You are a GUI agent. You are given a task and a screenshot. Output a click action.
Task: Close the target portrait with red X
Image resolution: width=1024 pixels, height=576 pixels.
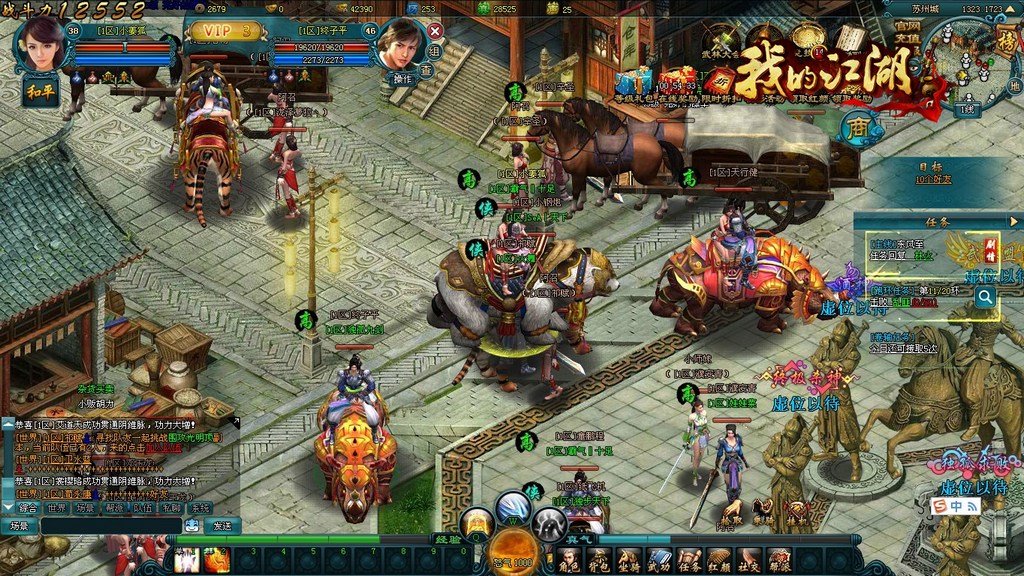coord(434,31)
